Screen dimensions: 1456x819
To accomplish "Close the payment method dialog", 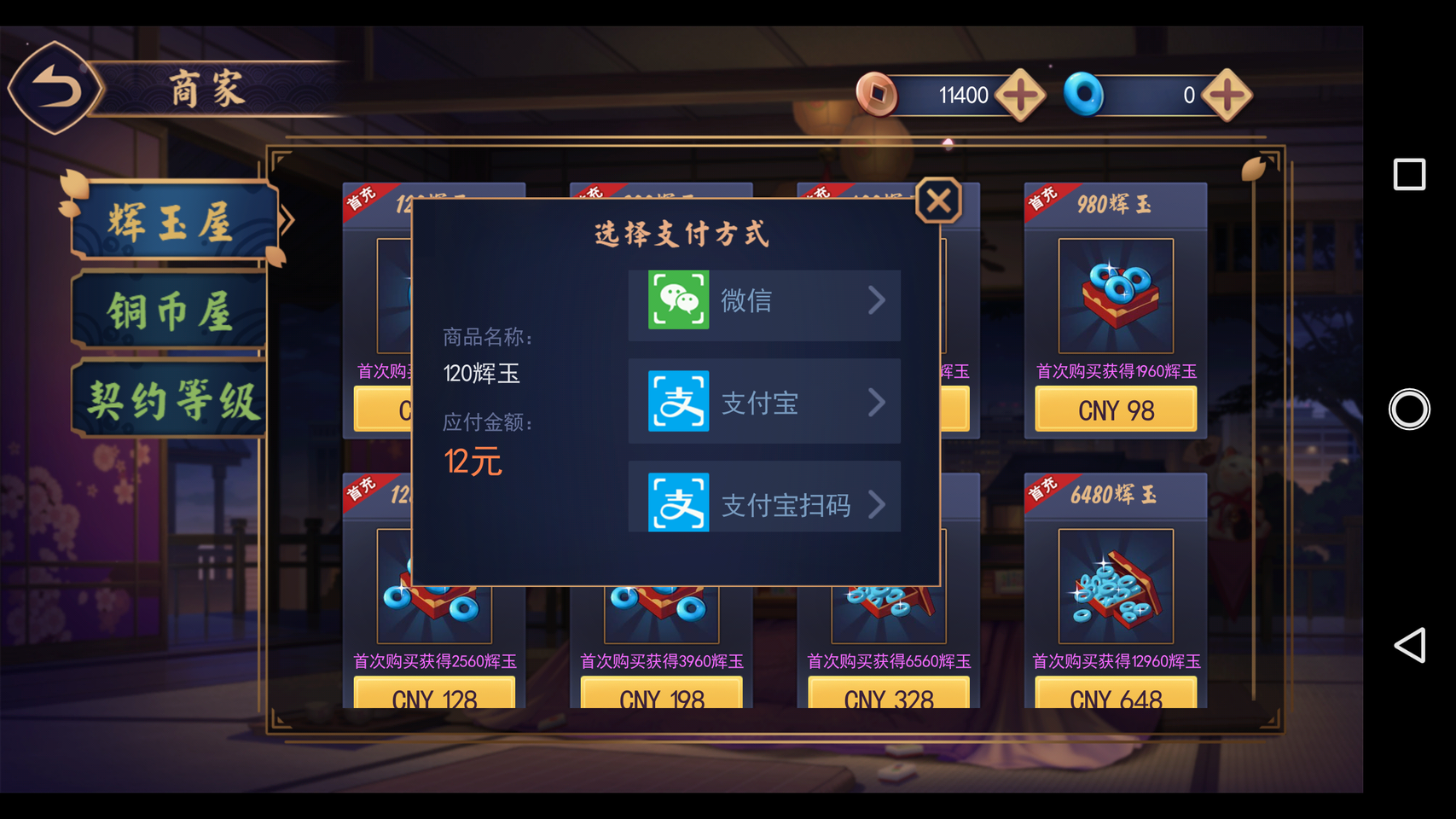I will click(x=938, y=201).
